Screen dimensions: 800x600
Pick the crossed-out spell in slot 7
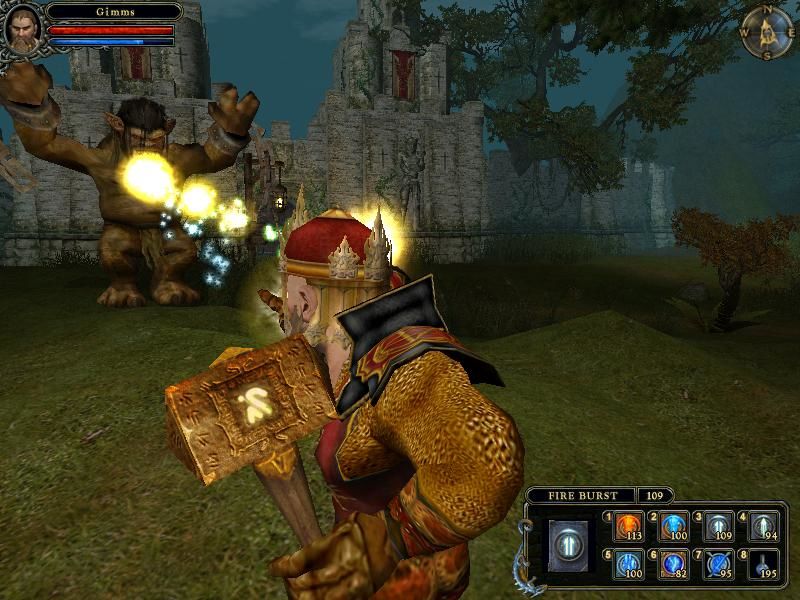pyautogui.click(x=718, y=564)
